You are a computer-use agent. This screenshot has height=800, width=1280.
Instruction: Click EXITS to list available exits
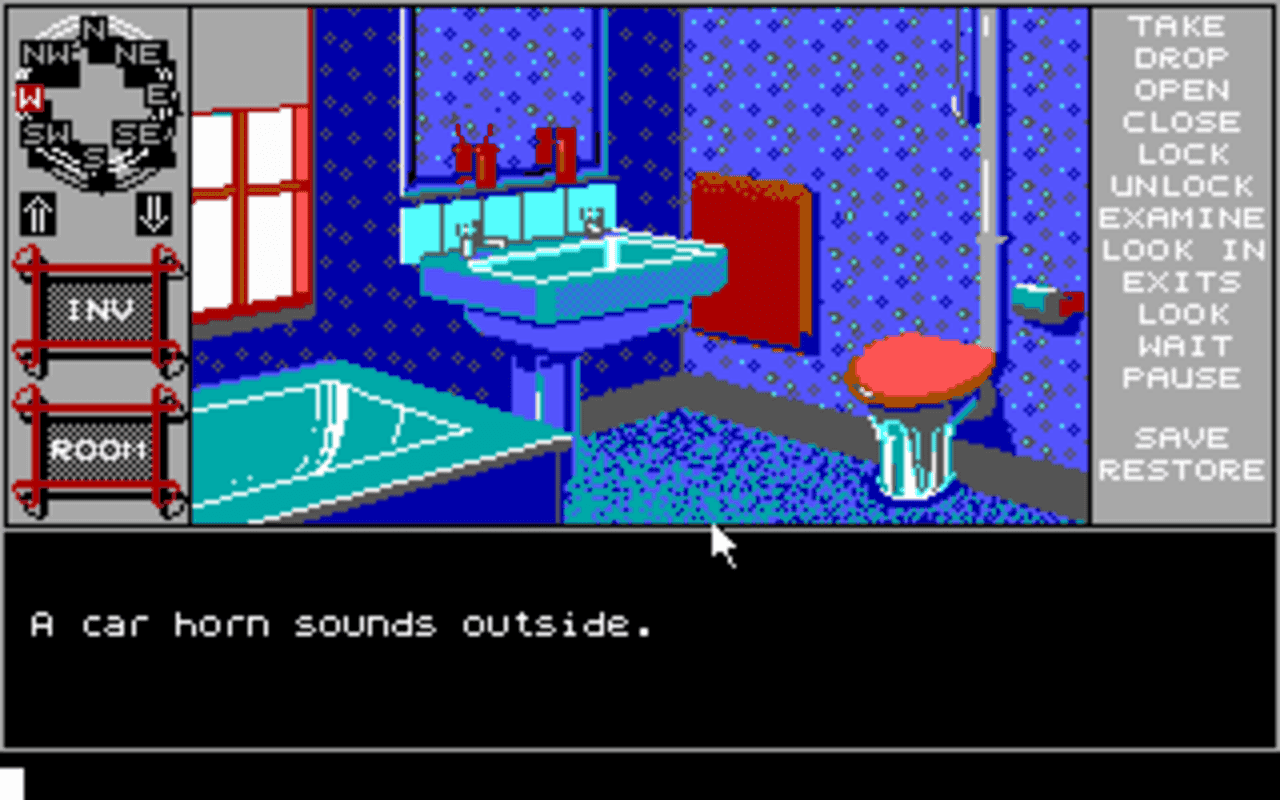1182,282
